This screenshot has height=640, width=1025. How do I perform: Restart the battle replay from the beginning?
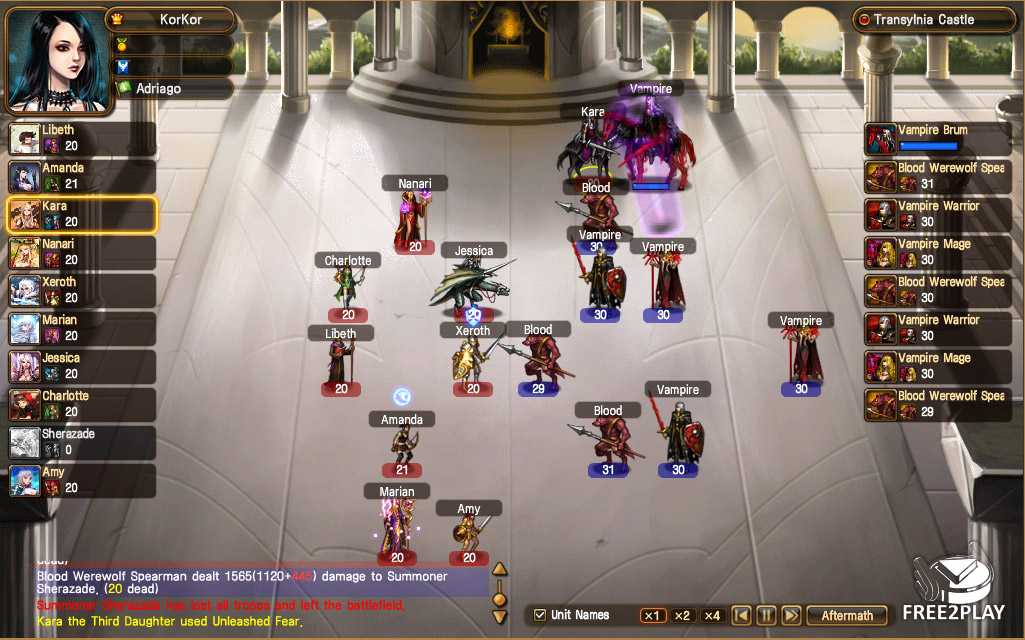tap(741, 615)
